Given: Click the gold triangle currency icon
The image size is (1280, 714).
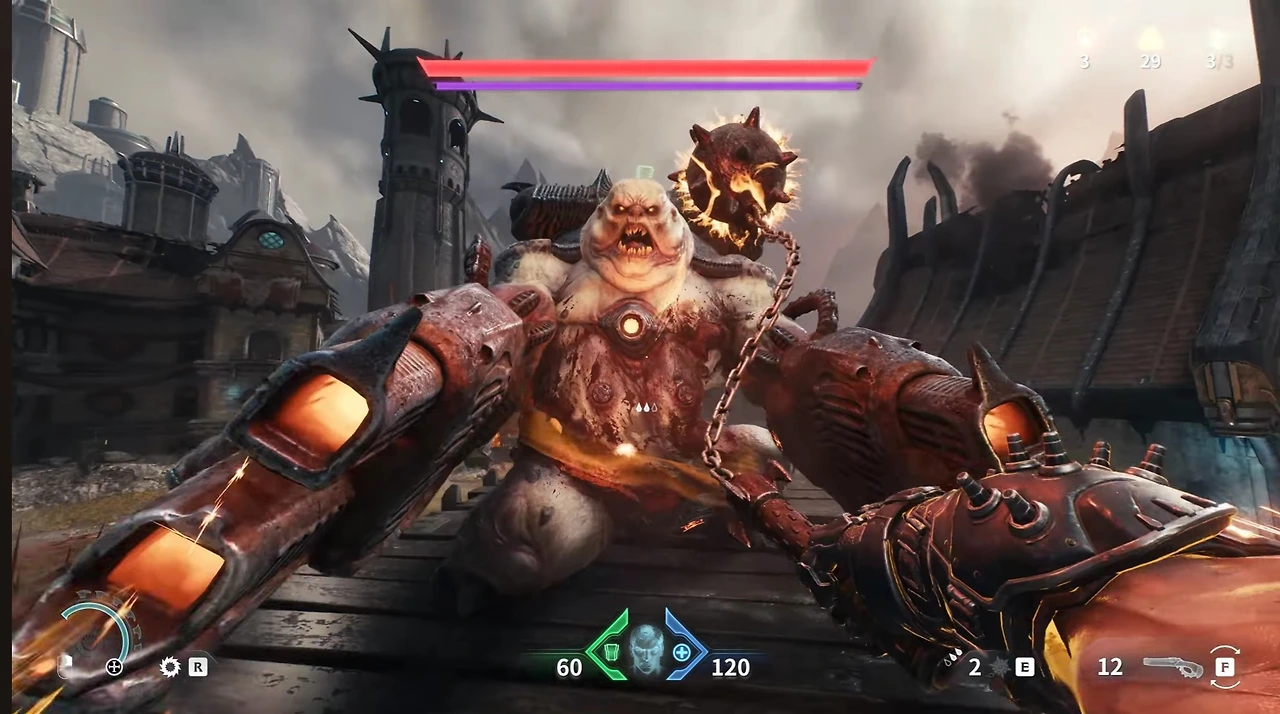Looking at the screenshot, I should point(1150,40).
